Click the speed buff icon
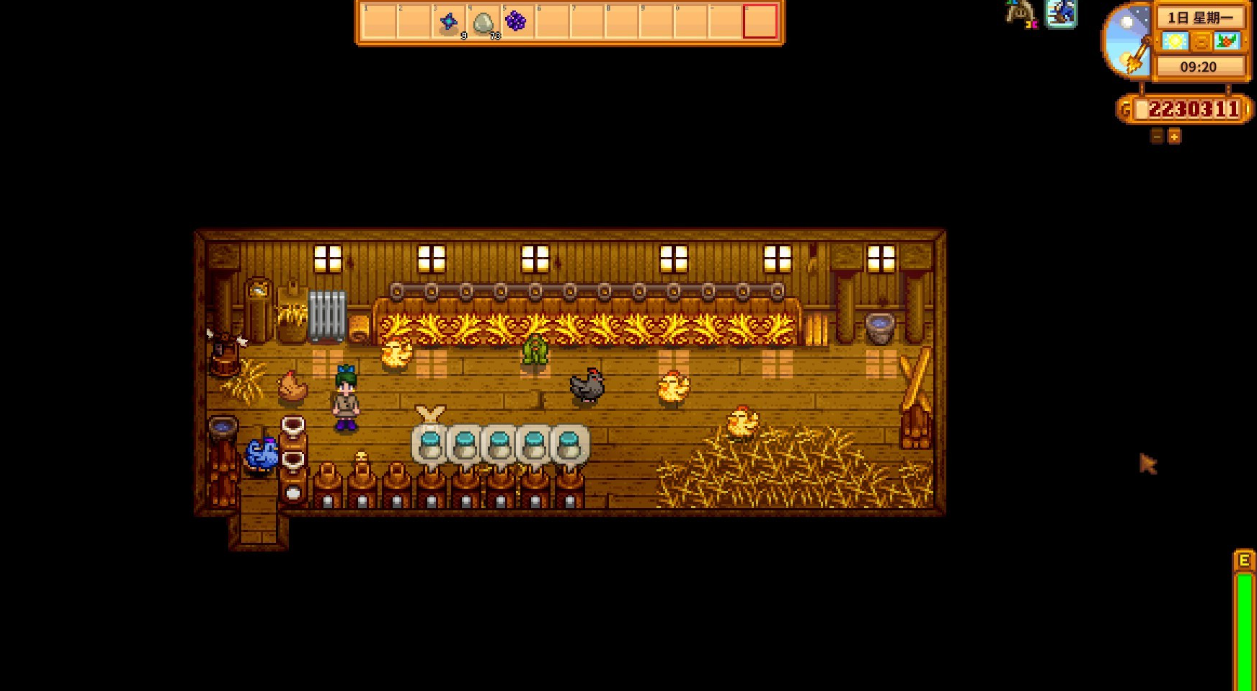The width and height of the screenshot is (1257, 691). tap(1061, 13)
